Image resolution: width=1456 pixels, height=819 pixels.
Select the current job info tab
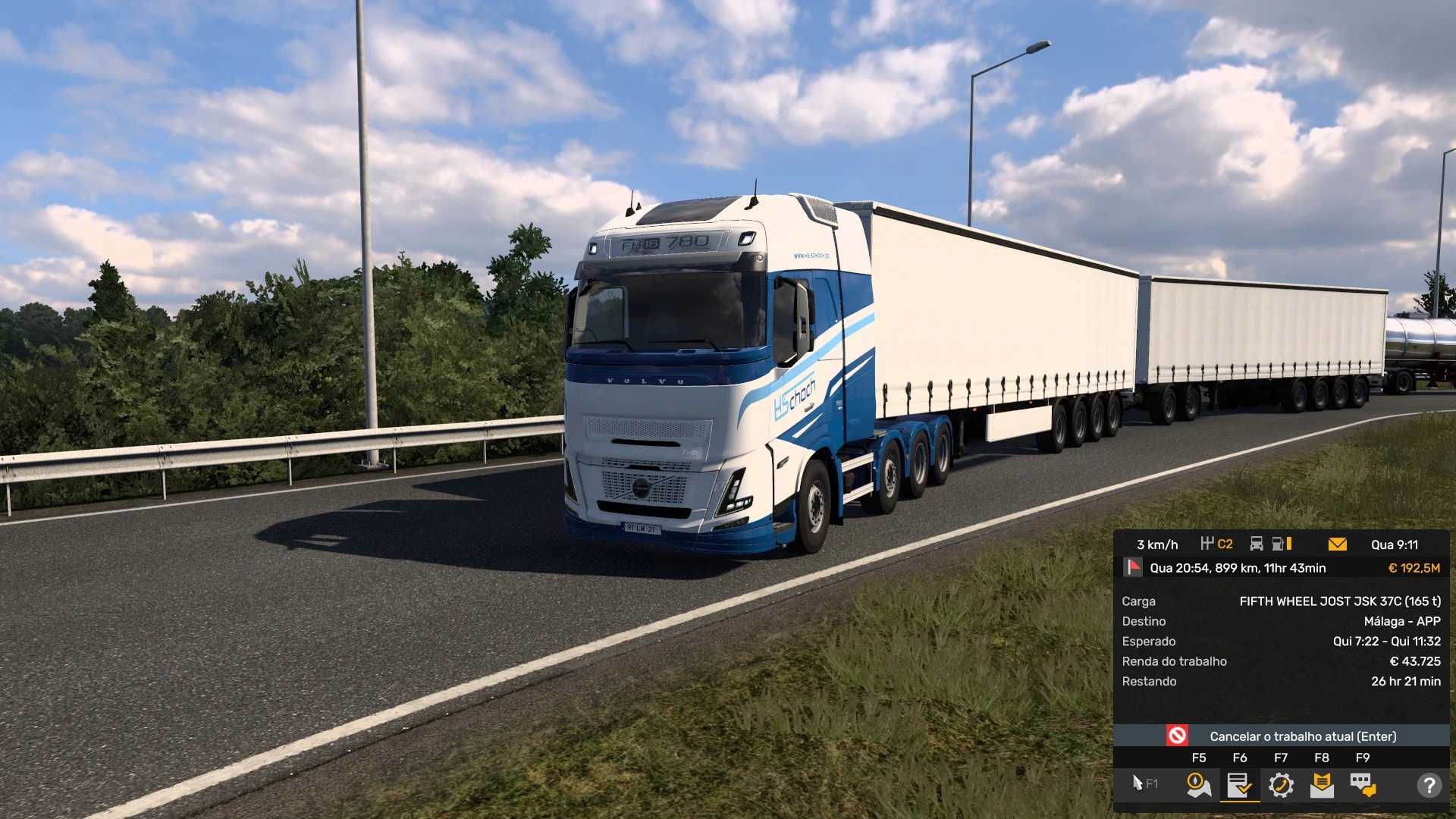click(1239, 785)
